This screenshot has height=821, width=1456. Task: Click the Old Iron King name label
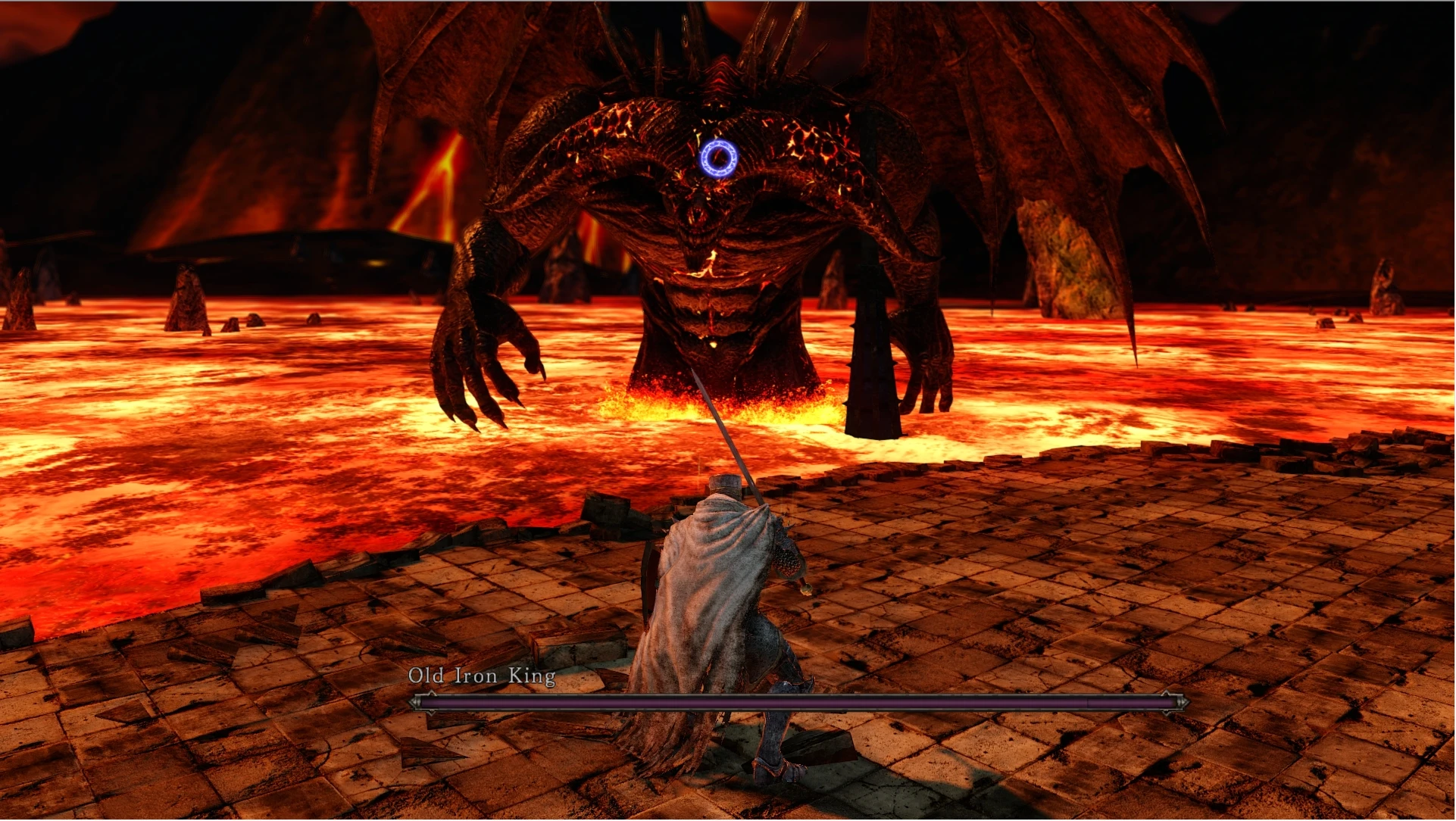pyautogui.click(x=482, y=675)
